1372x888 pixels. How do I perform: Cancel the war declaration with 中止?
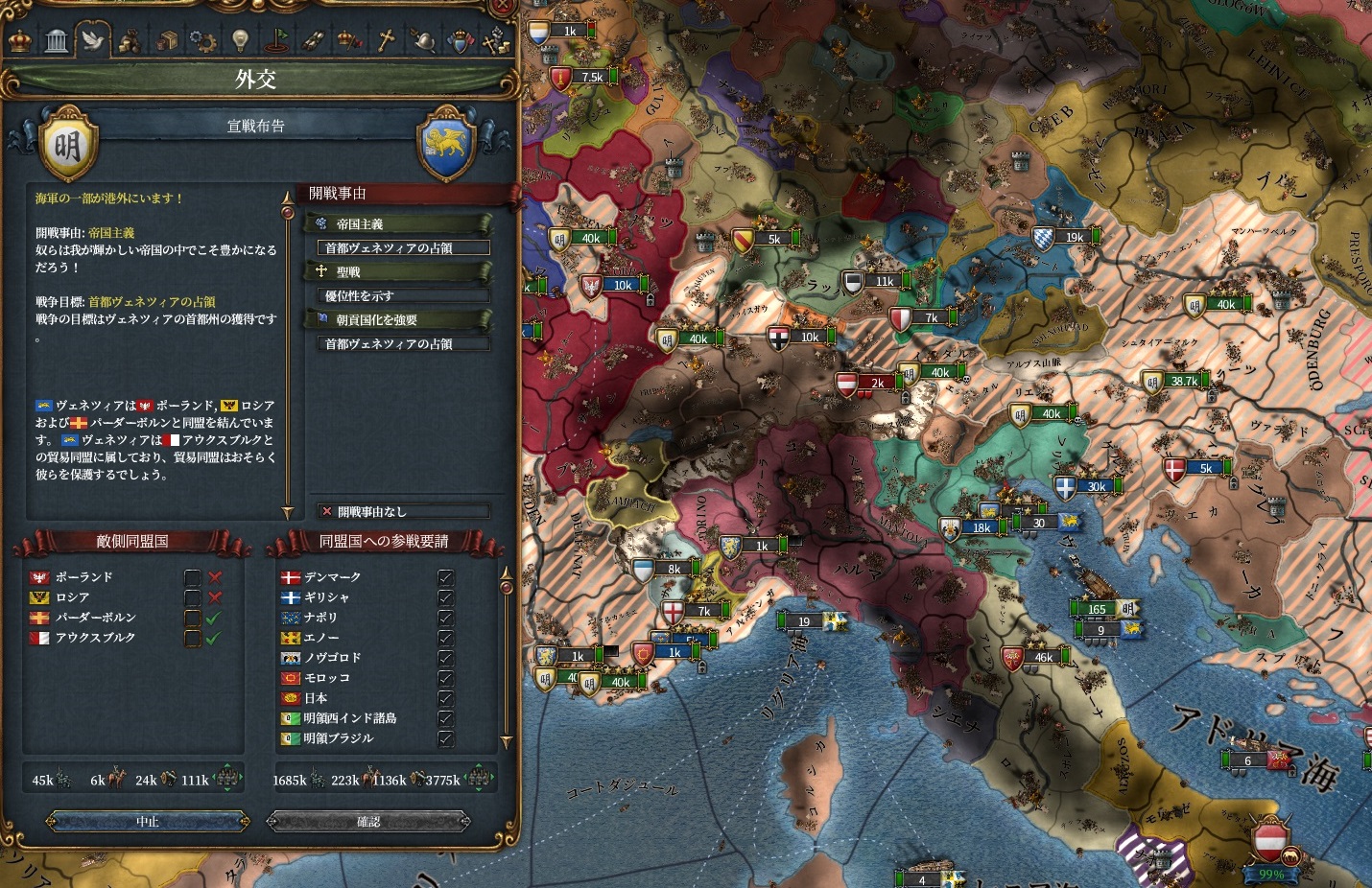click(x=148, y=822)
